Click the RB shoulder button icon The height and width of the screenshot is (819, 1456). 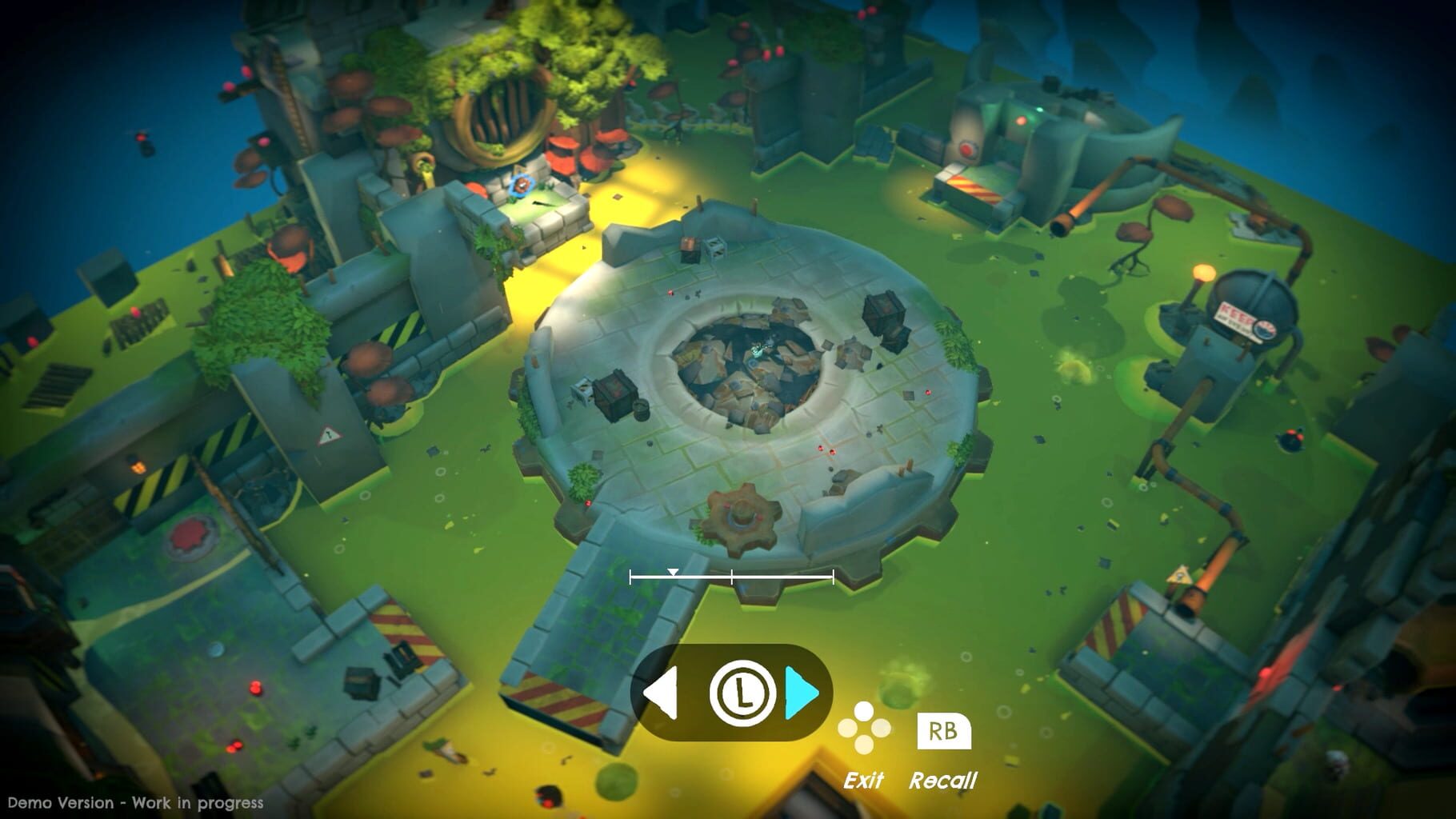click(944, 733)
